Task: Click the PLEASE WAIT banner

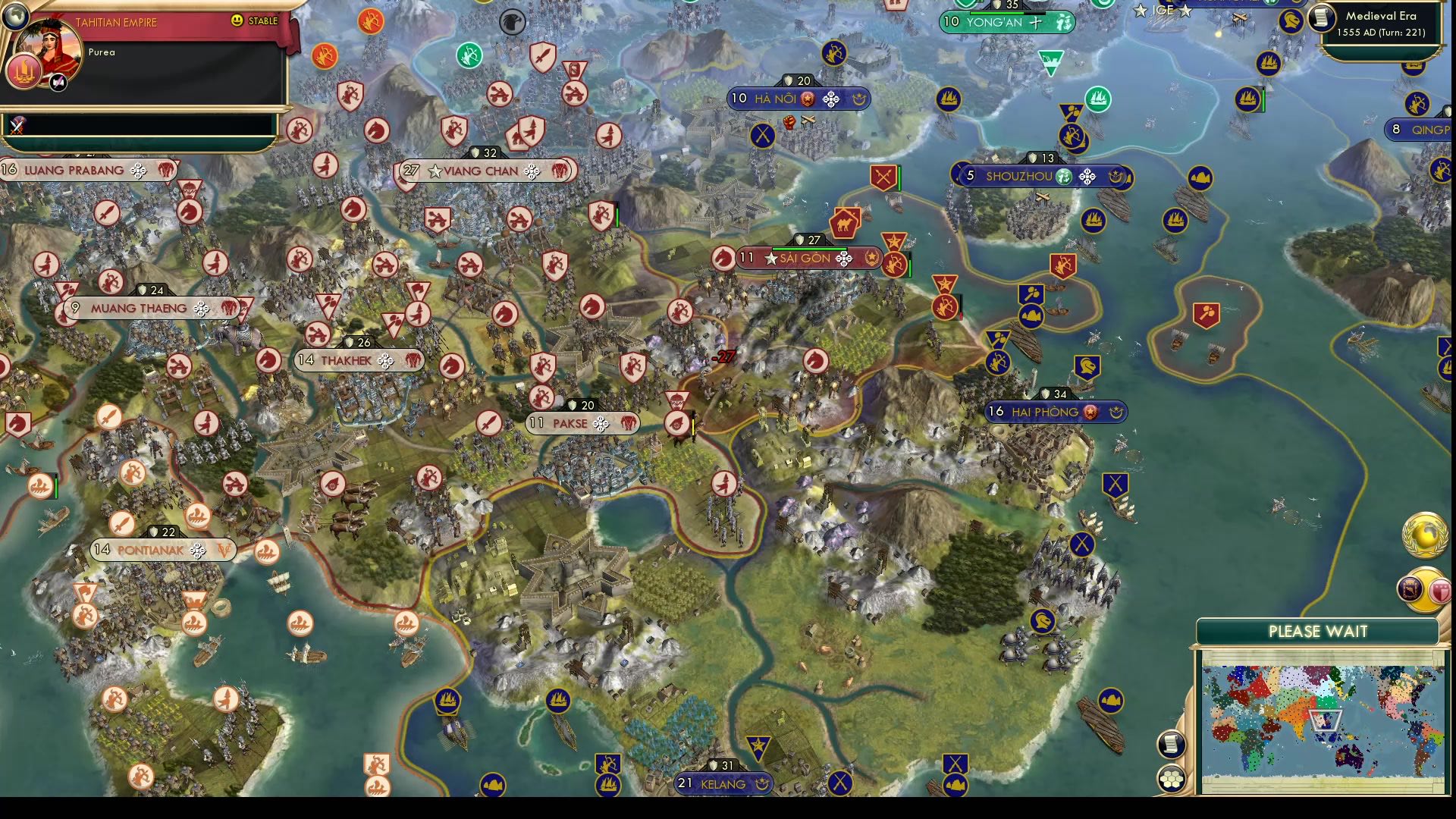Action: [x=1317, y=630]
